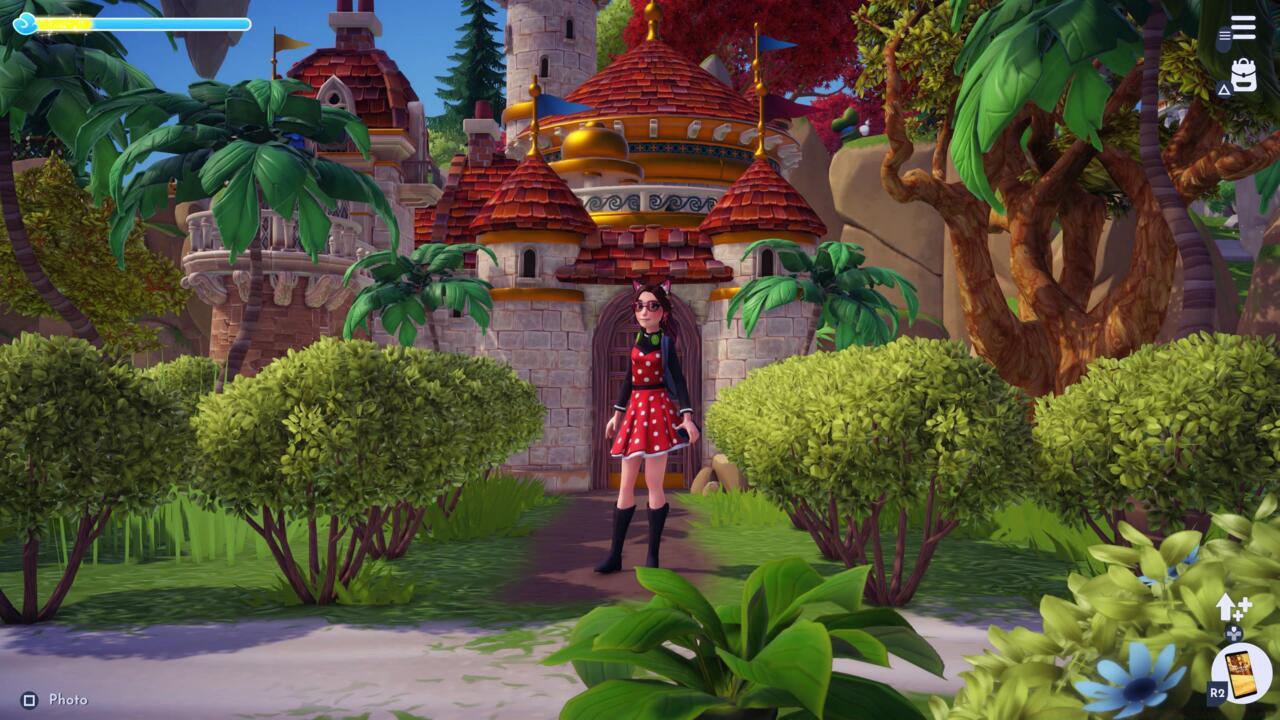Viewport: 1280px width, 720px height.
Task: Click the triangle button prompt beside the backpack
Action: pyautogui.click(x=1224, y=88)
